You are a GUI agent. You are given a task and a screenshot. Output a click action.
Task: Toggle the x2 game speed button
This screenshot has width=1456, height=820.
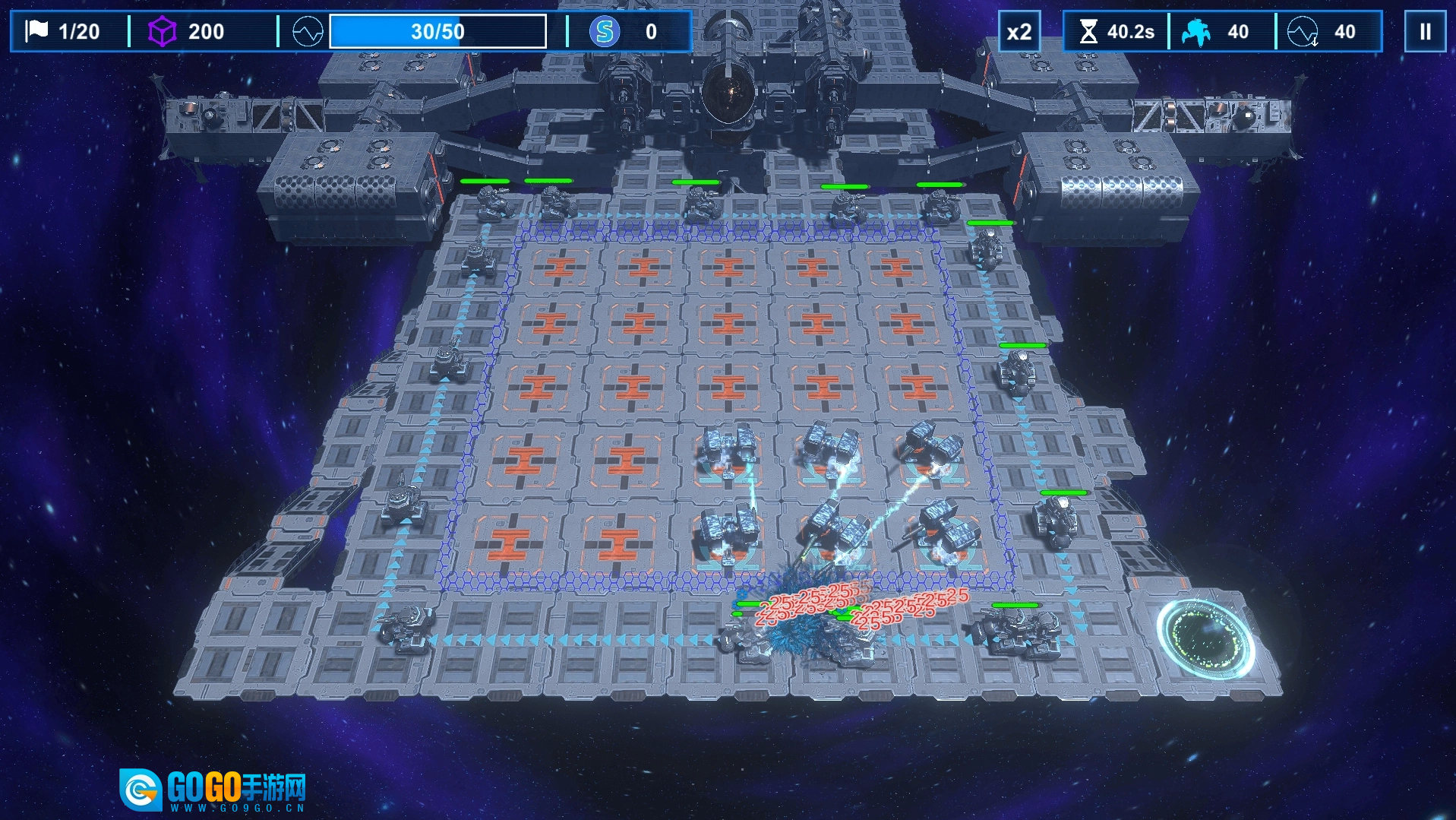(1019, 32)
